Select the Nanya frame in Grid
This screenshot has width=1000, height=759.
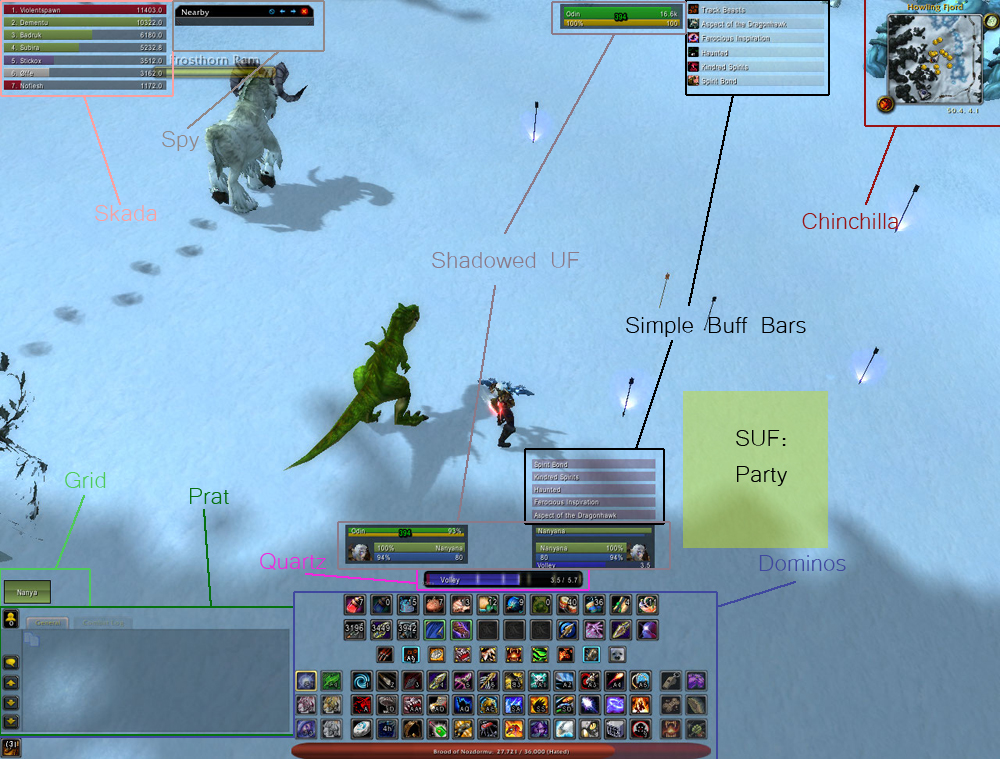pos(27,592)
